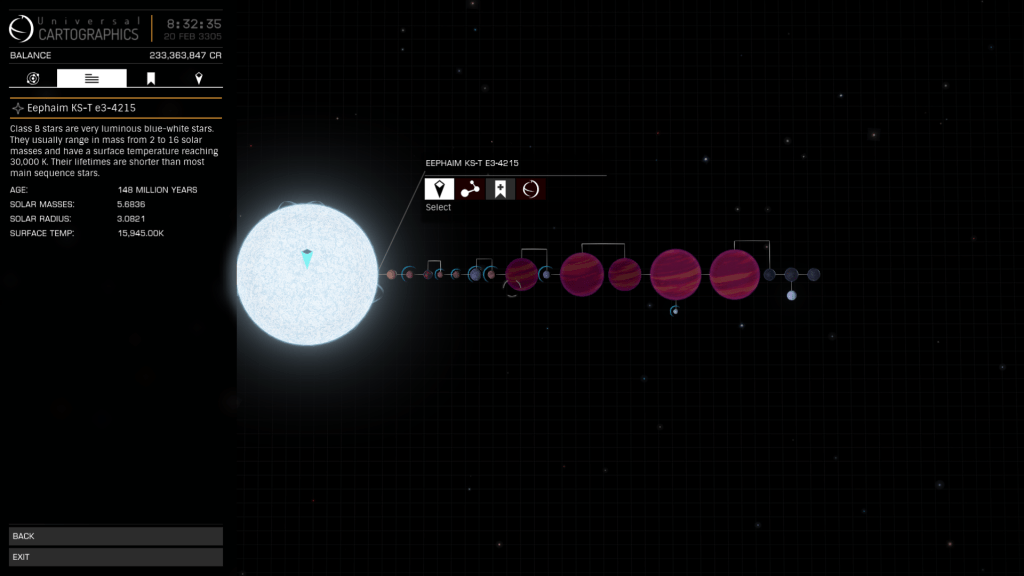
Task: Select the blue-white class B star
Action: [307, 274]
